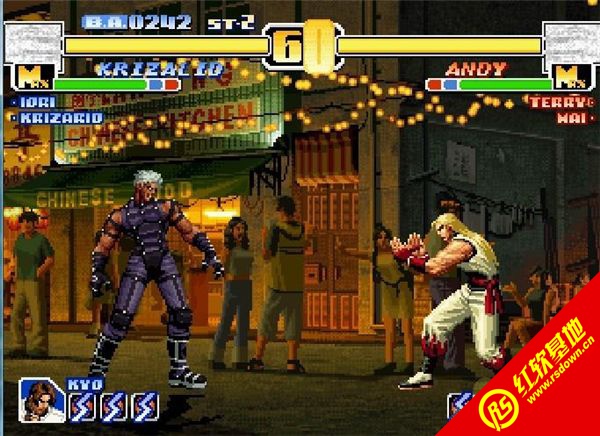Choose Mai in the opponent team list

(x=570, y=117)
